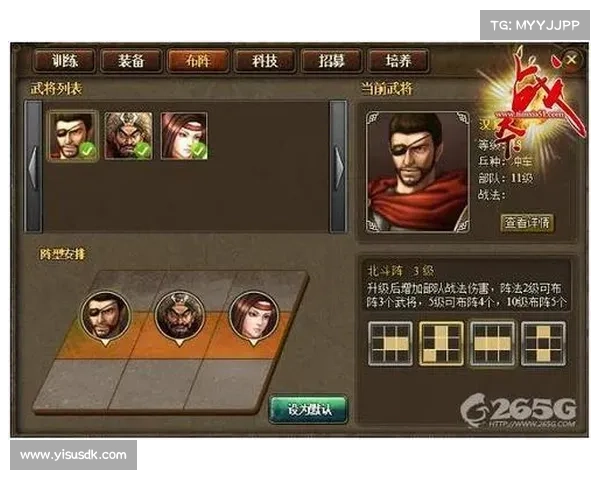The image size is (600, 480).
Task: Close the formation window
Action: pyautogui.click(x=571, y=61)
